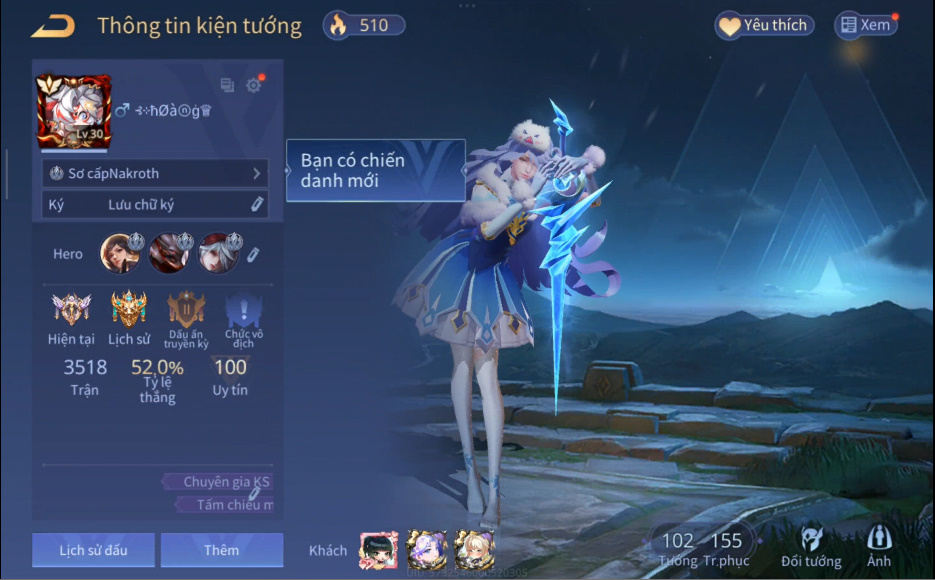The image size is (935, 580).
Task: Choose Đổi tướng to change hero
Action: tap(810, 547)
